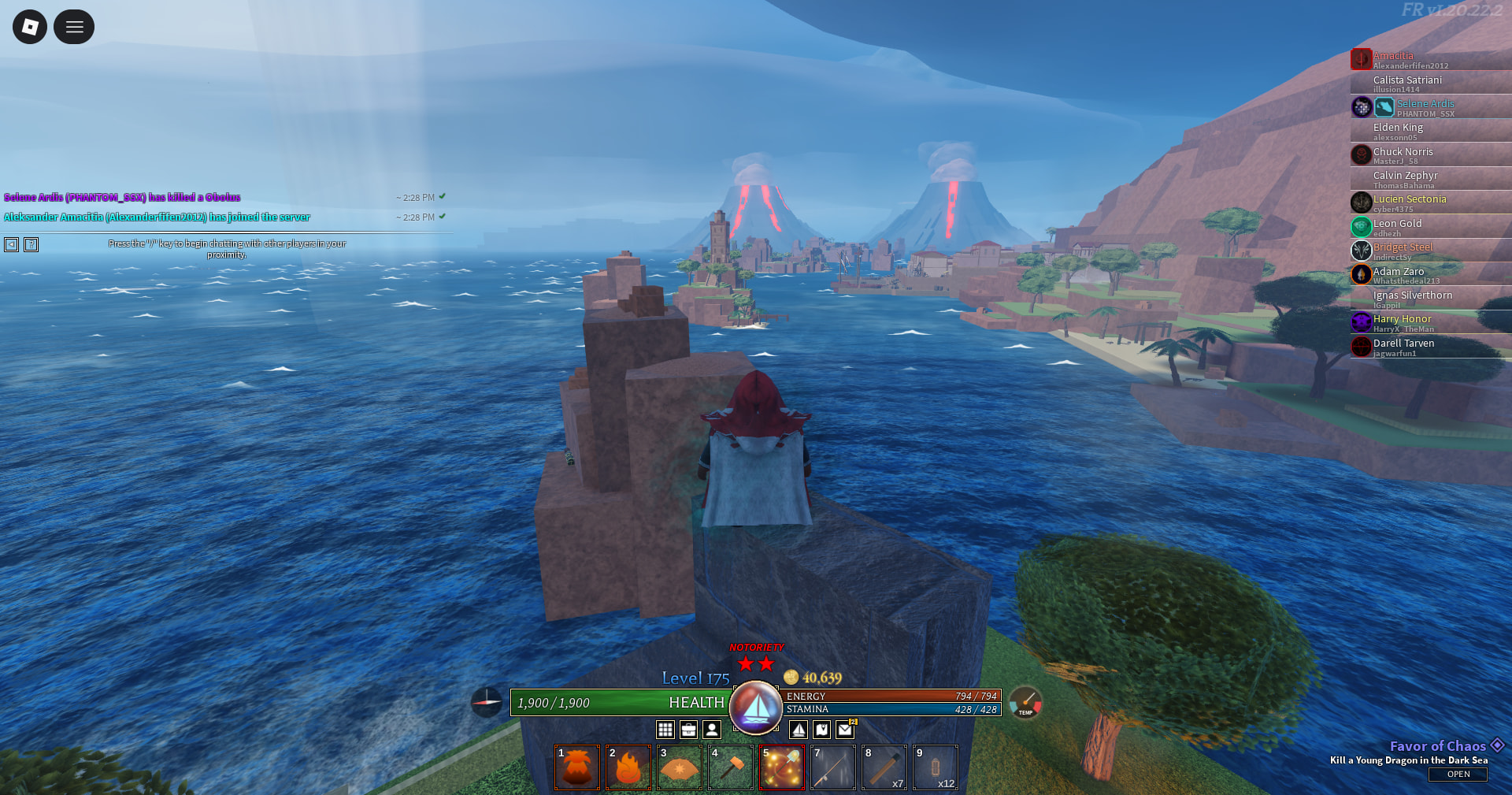Screen dimensions: 1512x795
Task: Select the volcano ability in slot 1
Action: click(x=577, y=767)
